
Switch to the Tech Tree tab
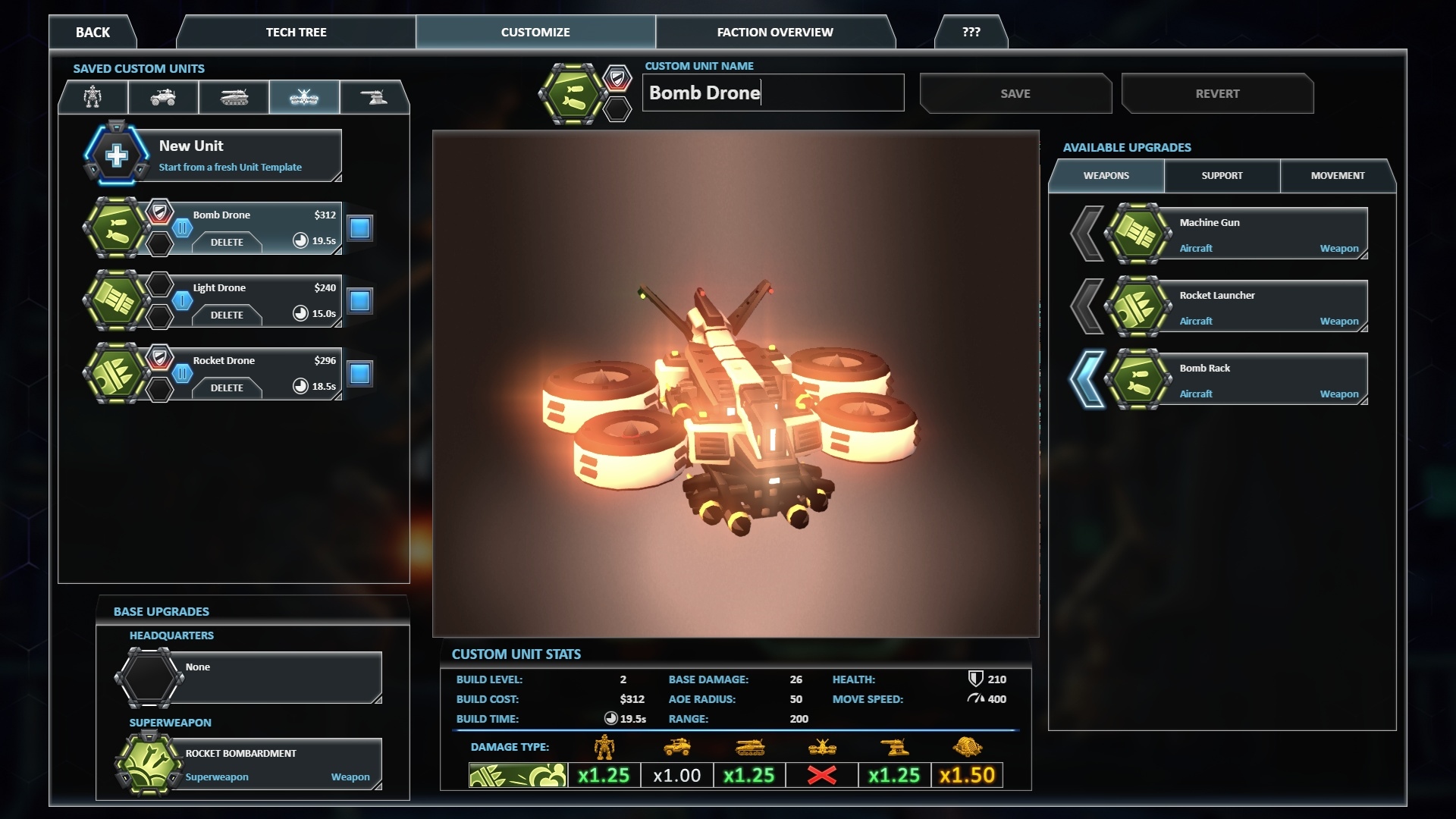point(296,32)
